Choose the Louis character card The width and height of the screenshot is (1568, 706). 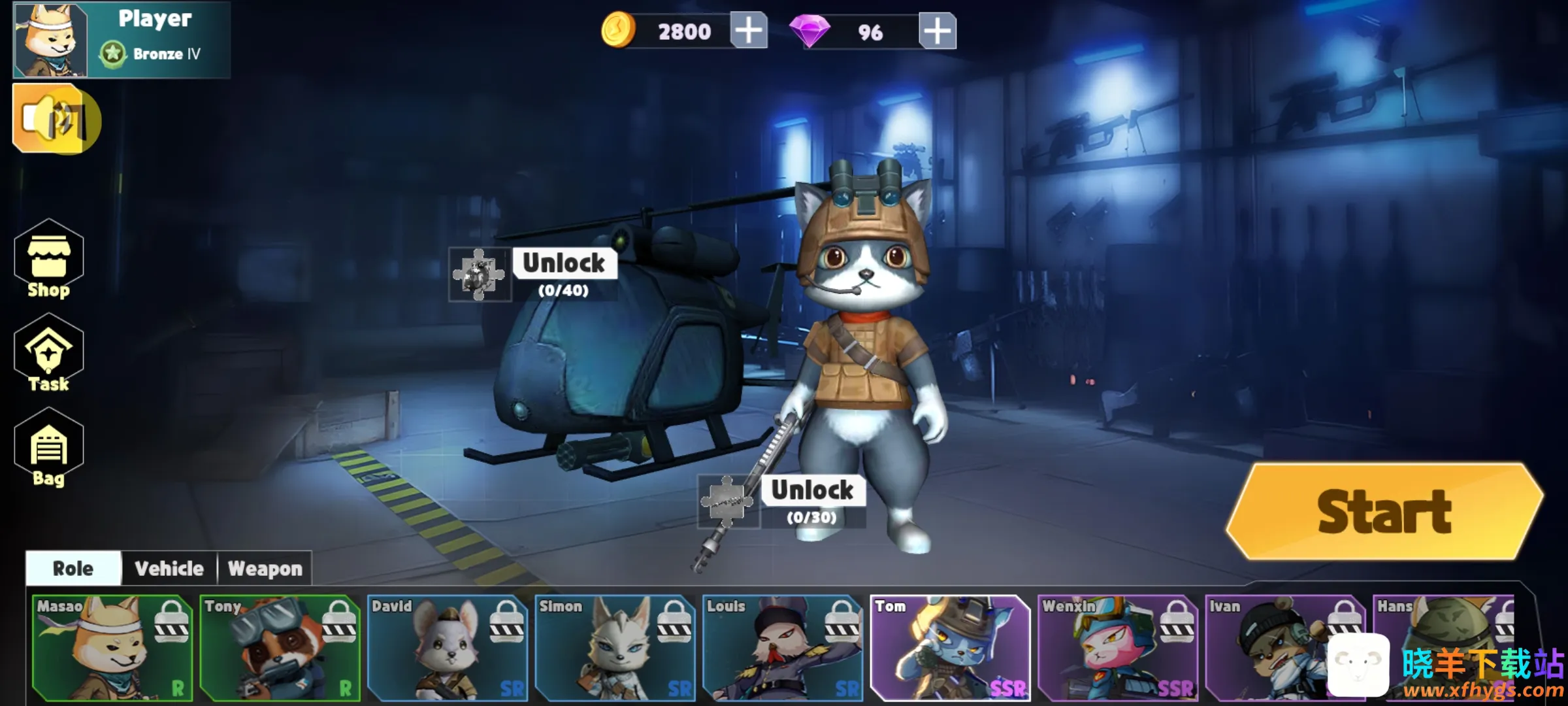[x=783, y=647]
